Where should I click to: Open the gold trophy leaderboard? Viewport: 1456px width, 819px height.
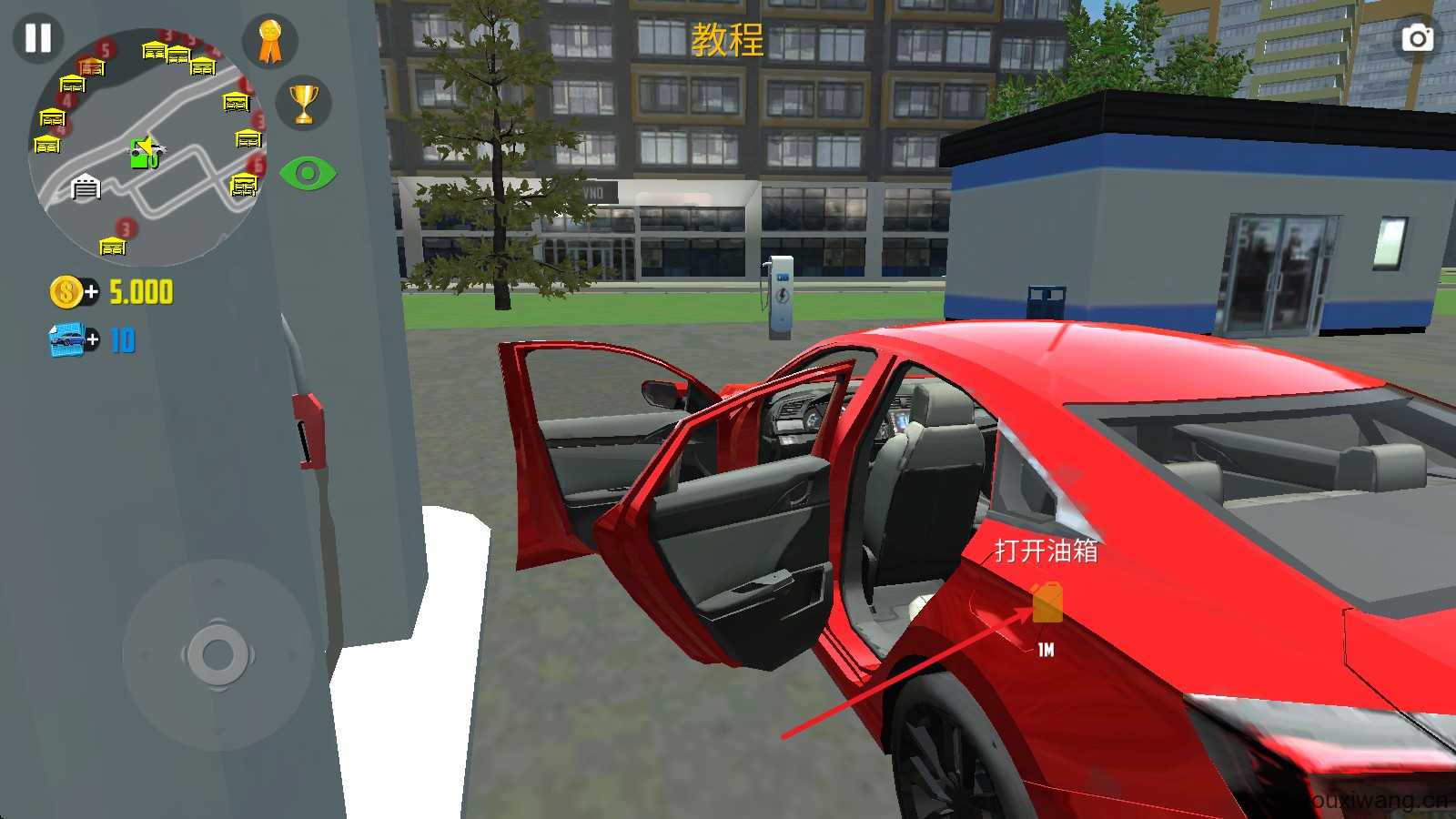pos(304,103)
